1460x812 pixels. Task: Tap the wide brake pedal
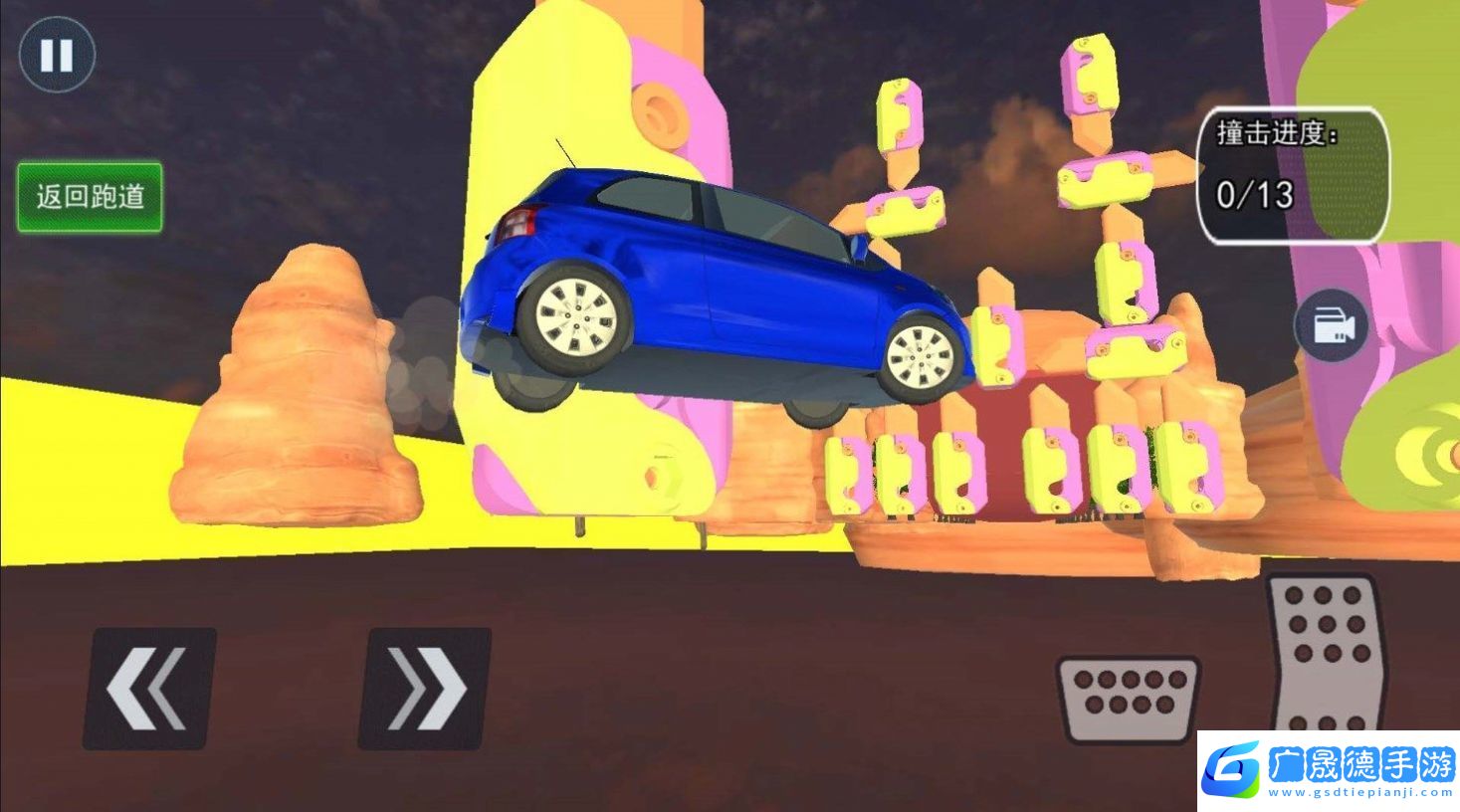point(1128,700)
